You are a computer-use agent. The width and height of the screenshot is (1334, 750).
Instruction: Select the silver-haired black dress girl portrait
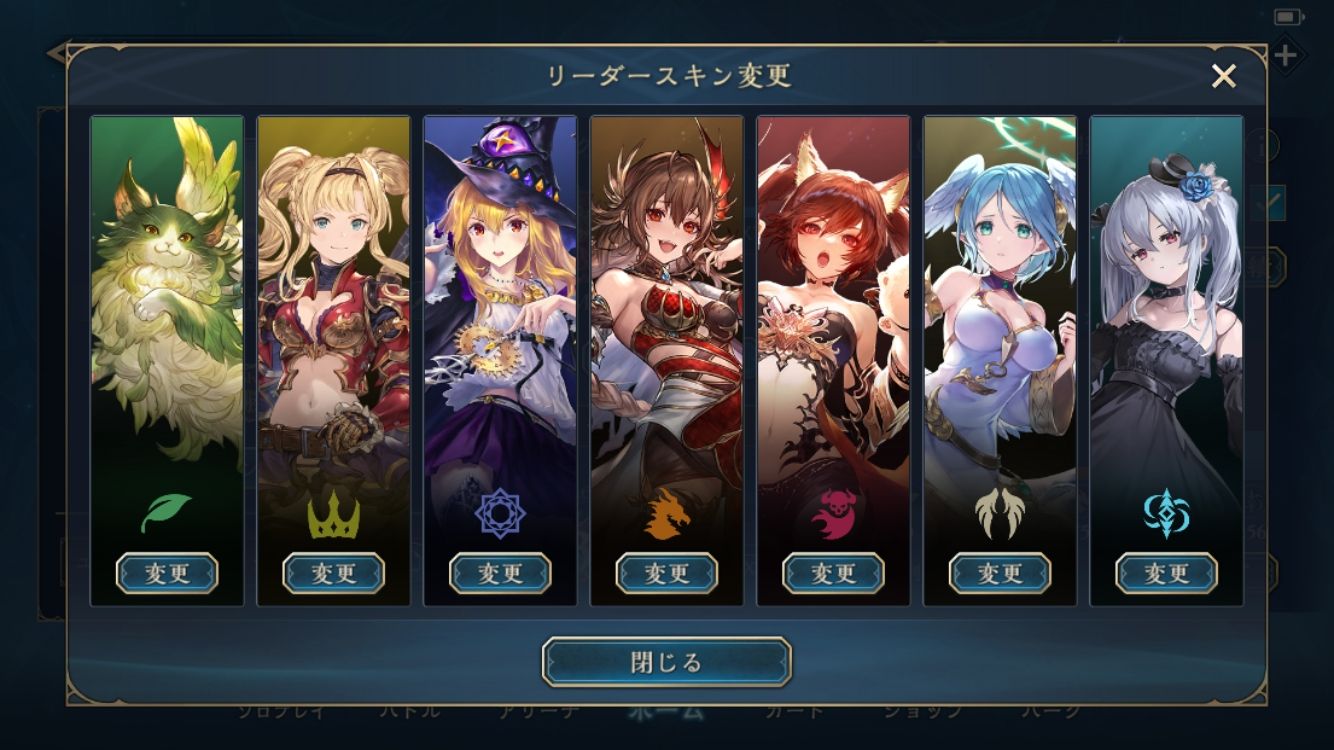1166,300
